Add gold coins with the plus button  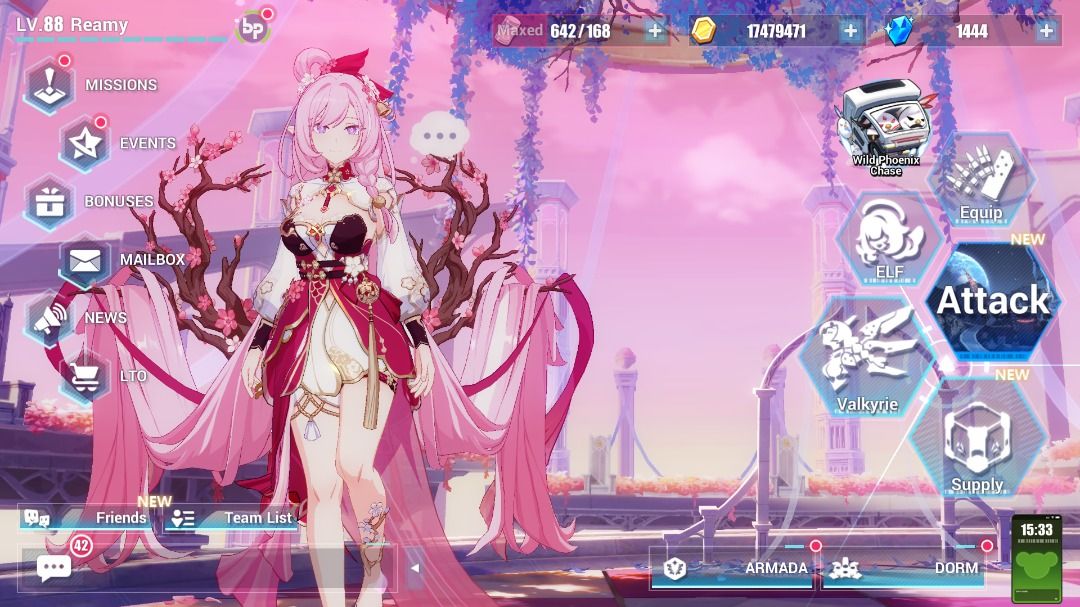pos(850,31)
